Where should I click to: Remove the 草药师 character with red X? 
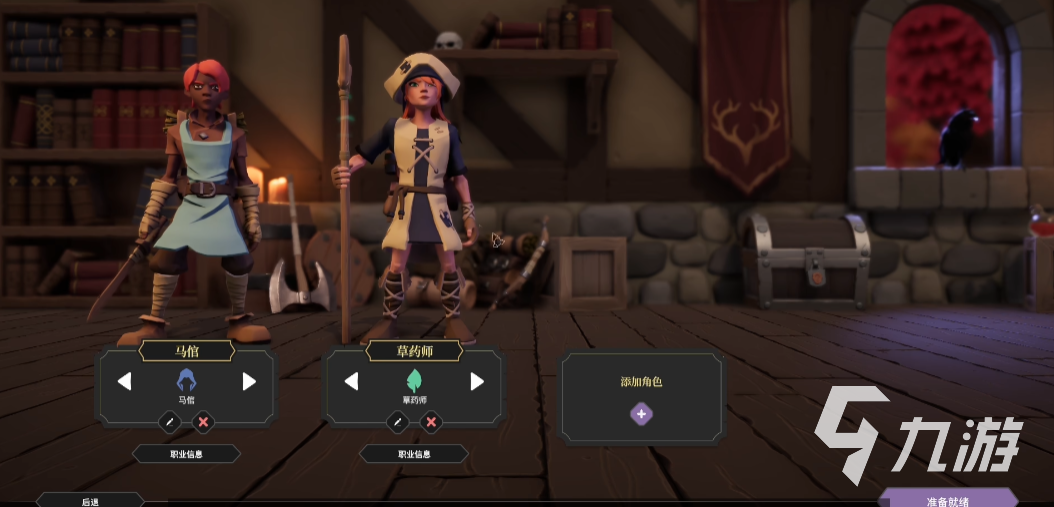pyautogui.click(x=431, y=422)
